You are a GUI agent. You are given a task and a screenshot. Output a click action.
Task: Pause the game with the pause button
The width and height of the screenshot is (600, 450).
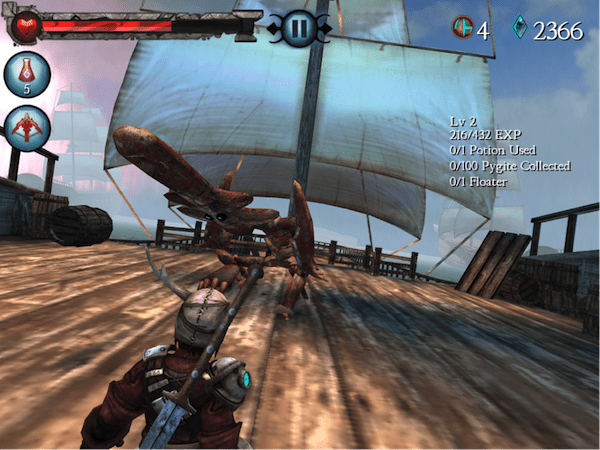click(297, 28)
